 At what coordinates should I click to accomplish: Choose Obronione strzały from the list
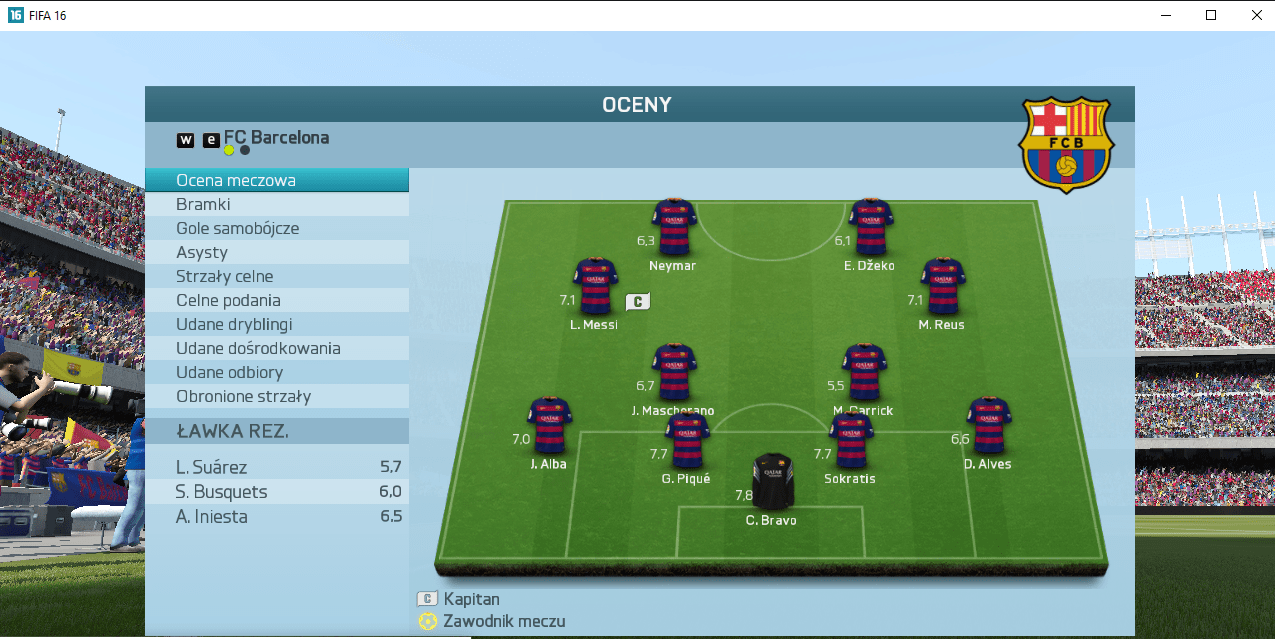click(276, 396)
